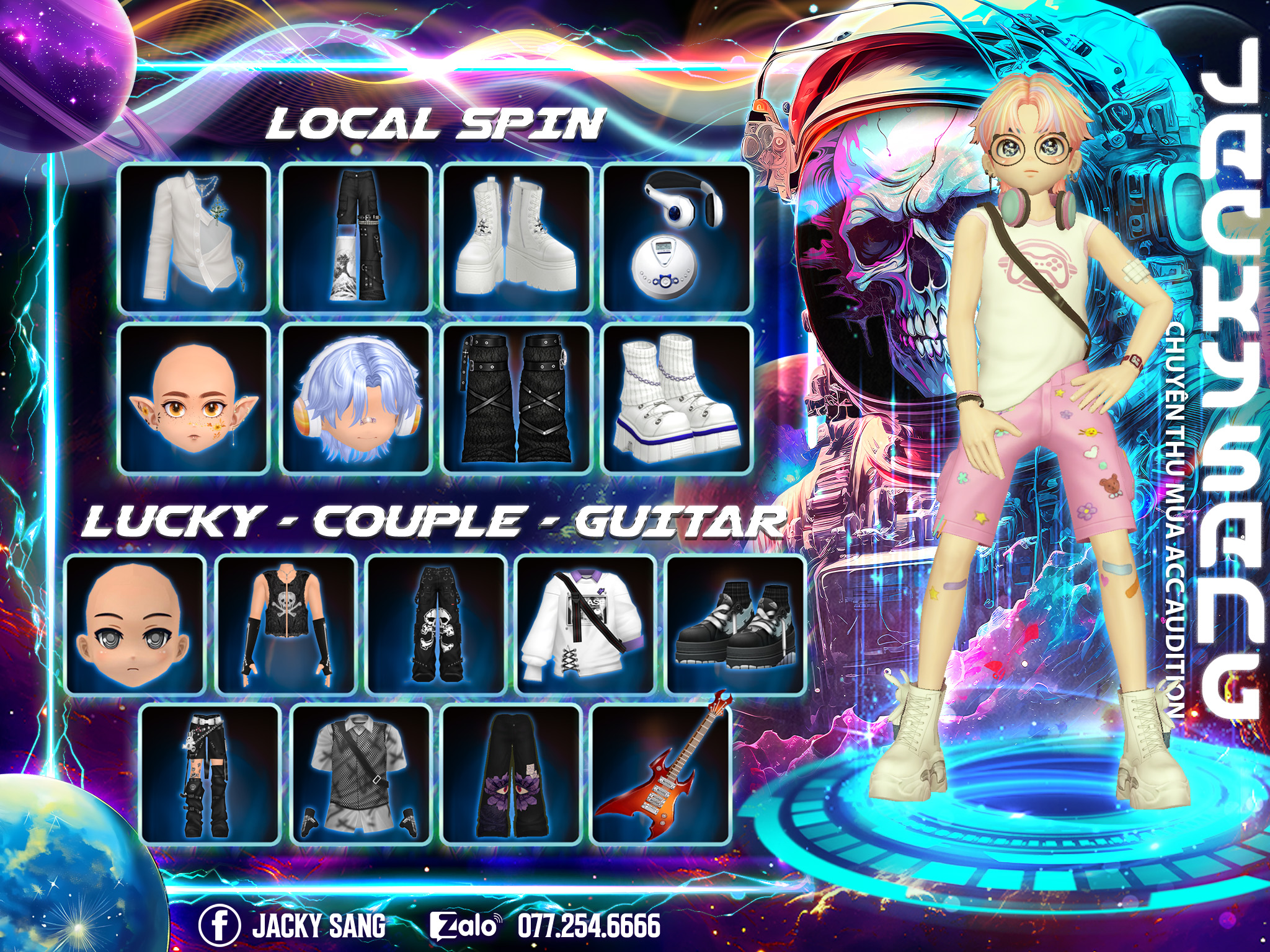
Task: Choose the black cargo pants with wave print
Action: (x=356, y=238)
